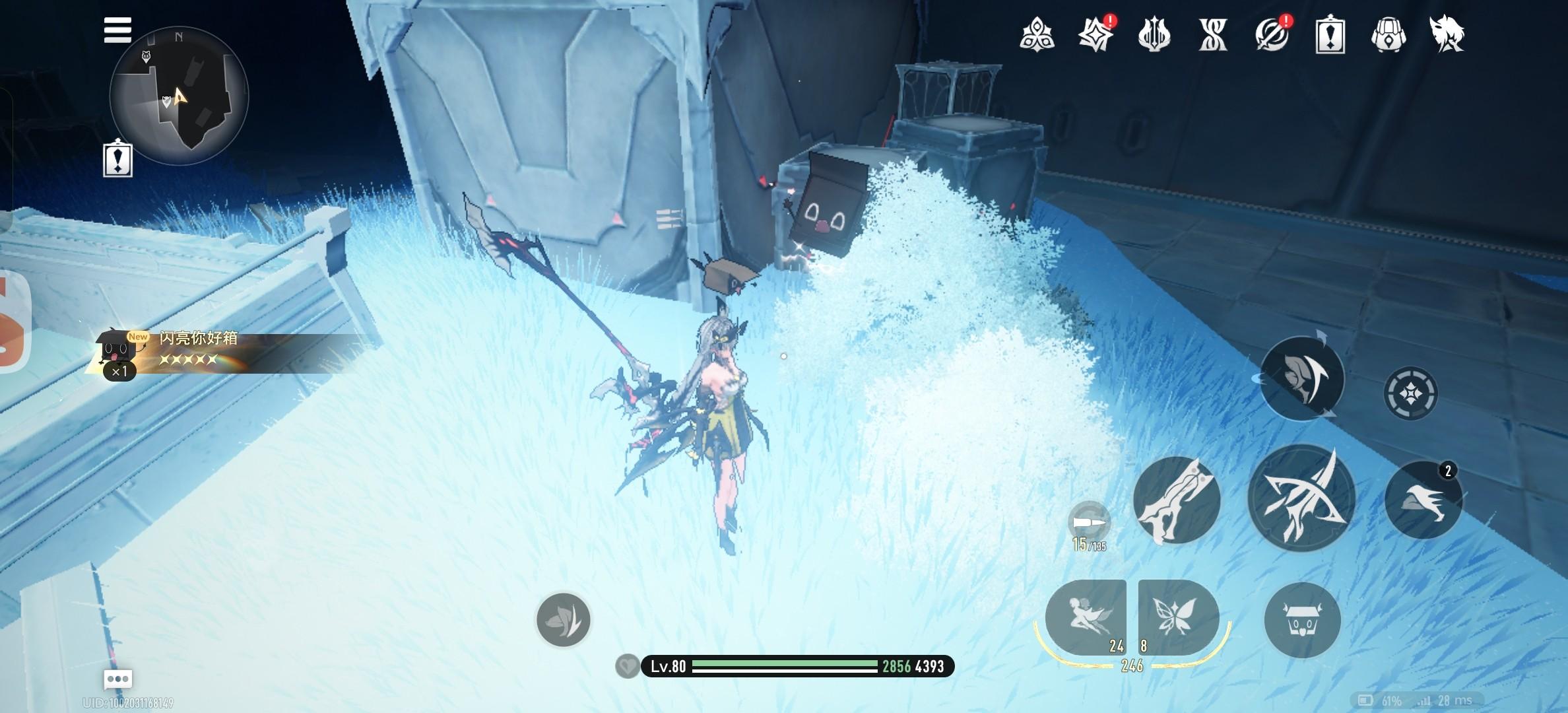The image size is (1568, 713).
Task: Use the dash skill with 2 charges
Action: 1423,500
